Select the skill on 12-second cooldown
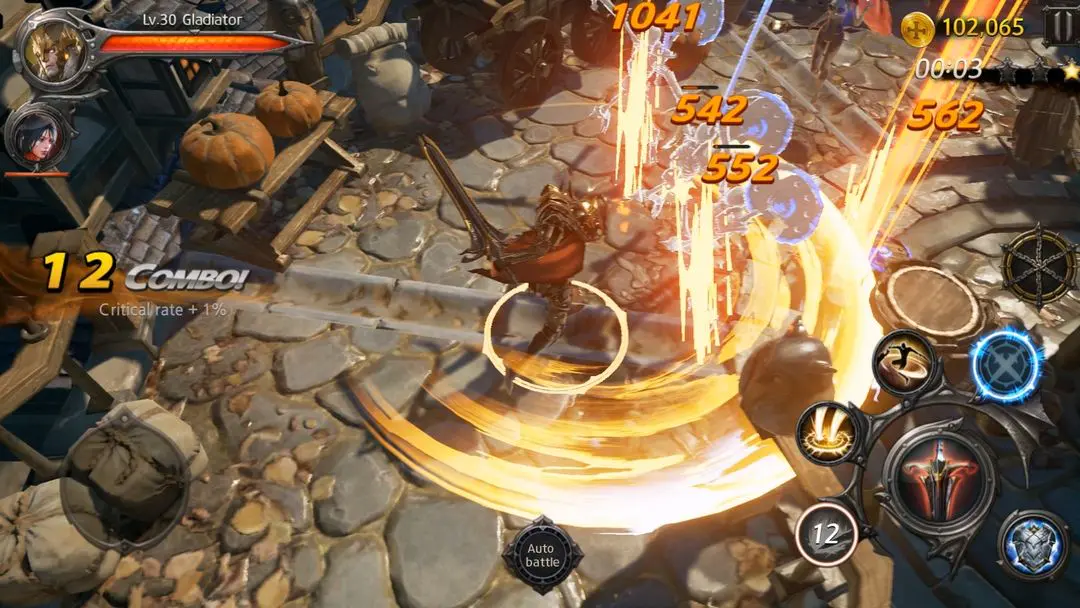 click(x=826, y=534)
